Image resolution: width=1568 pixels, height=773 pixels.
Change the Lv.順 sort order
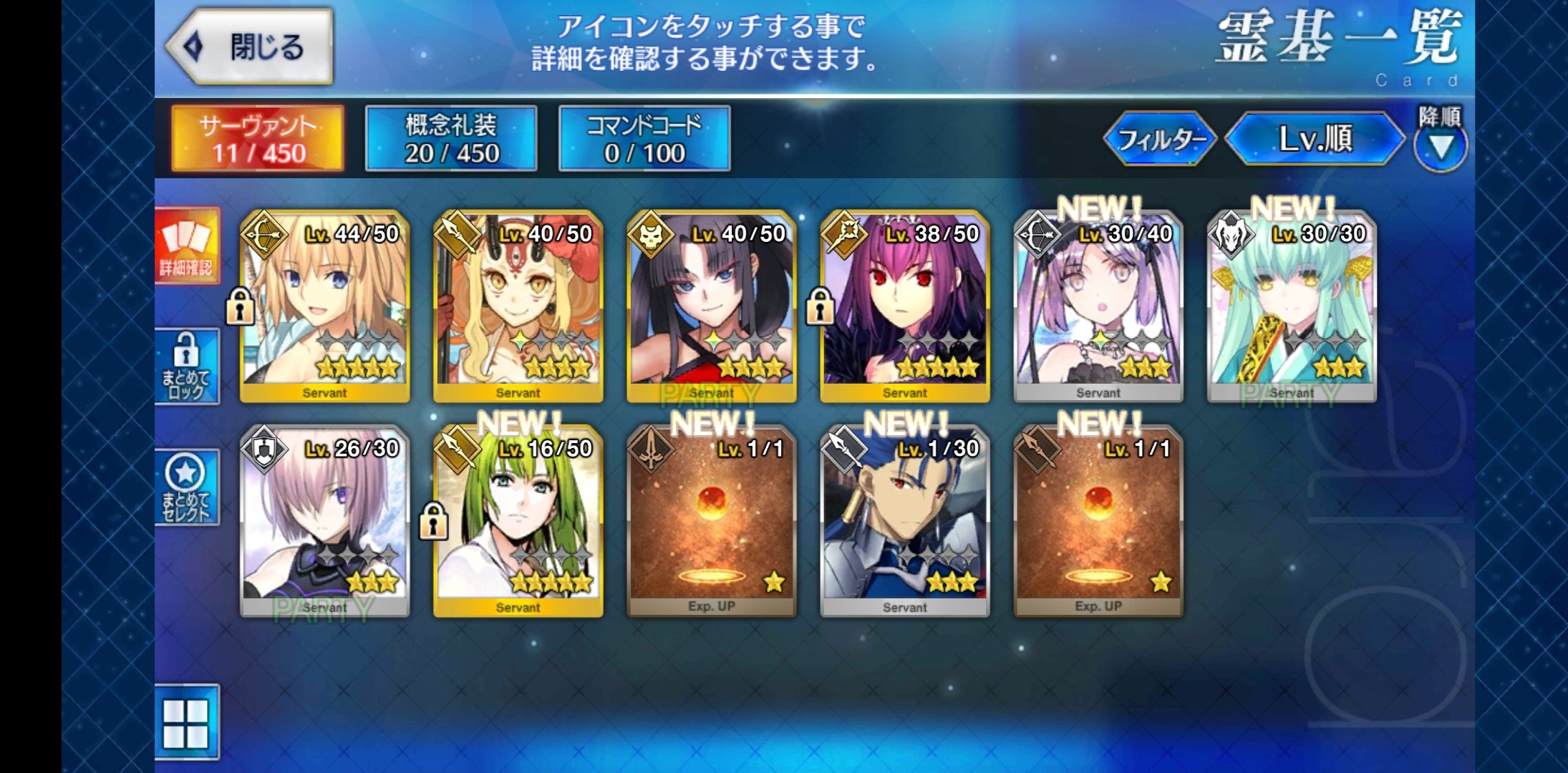(1315, 139)
